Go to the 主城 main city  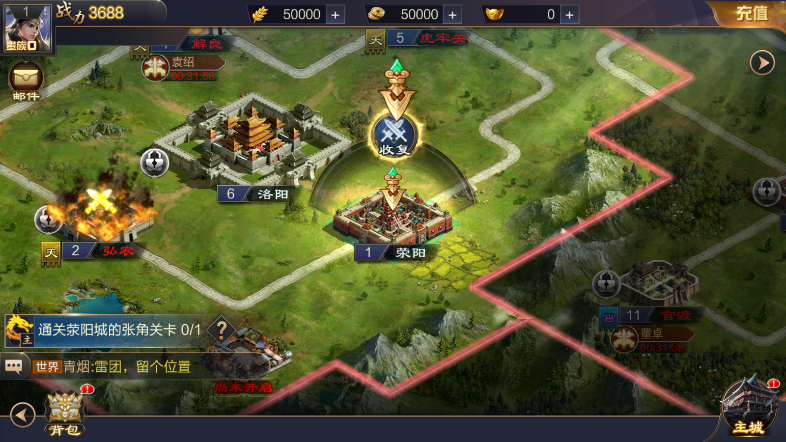(748, 410)
